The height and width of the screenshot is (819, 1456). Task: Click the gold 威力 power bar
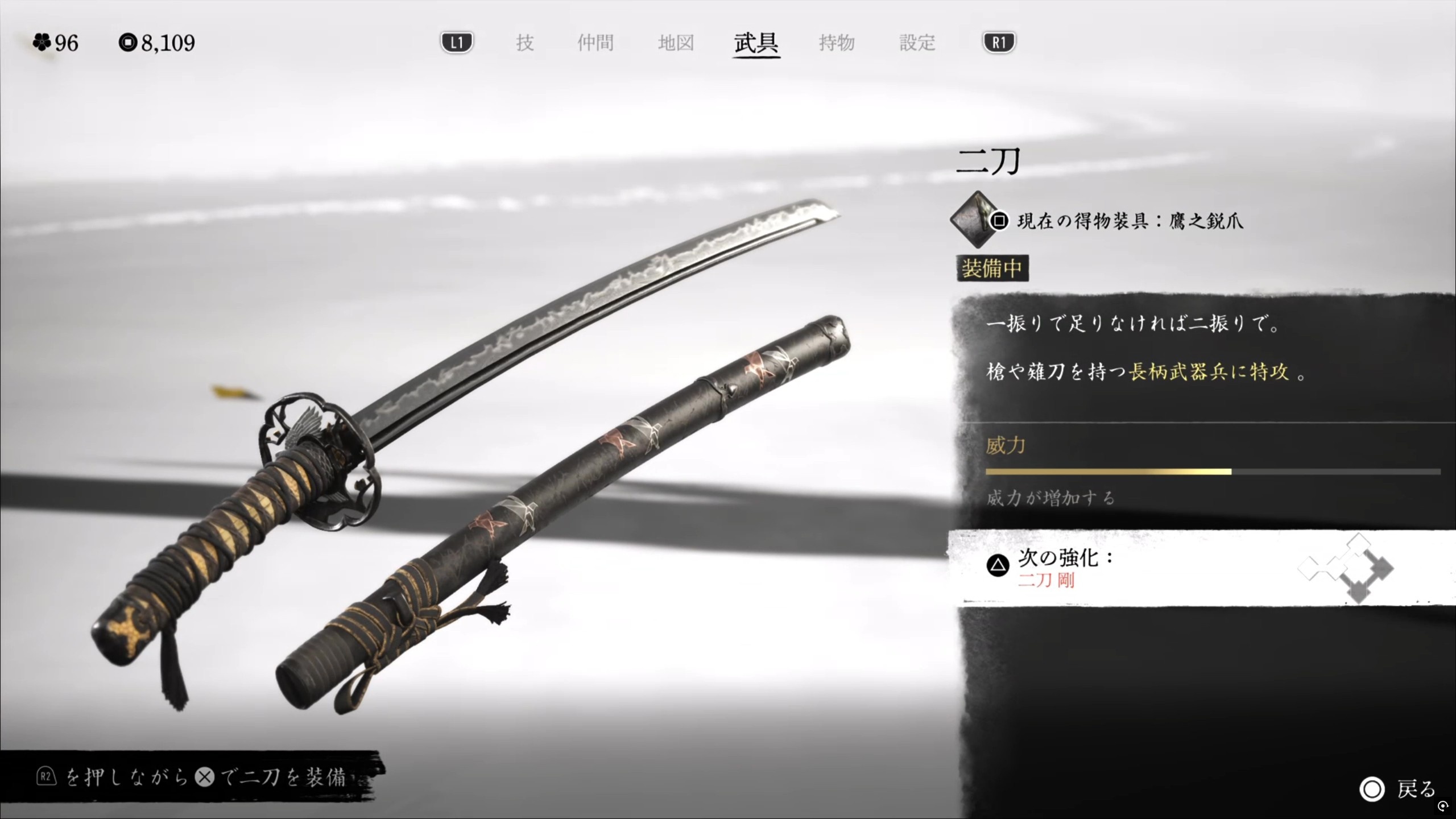pos(1109,471)
